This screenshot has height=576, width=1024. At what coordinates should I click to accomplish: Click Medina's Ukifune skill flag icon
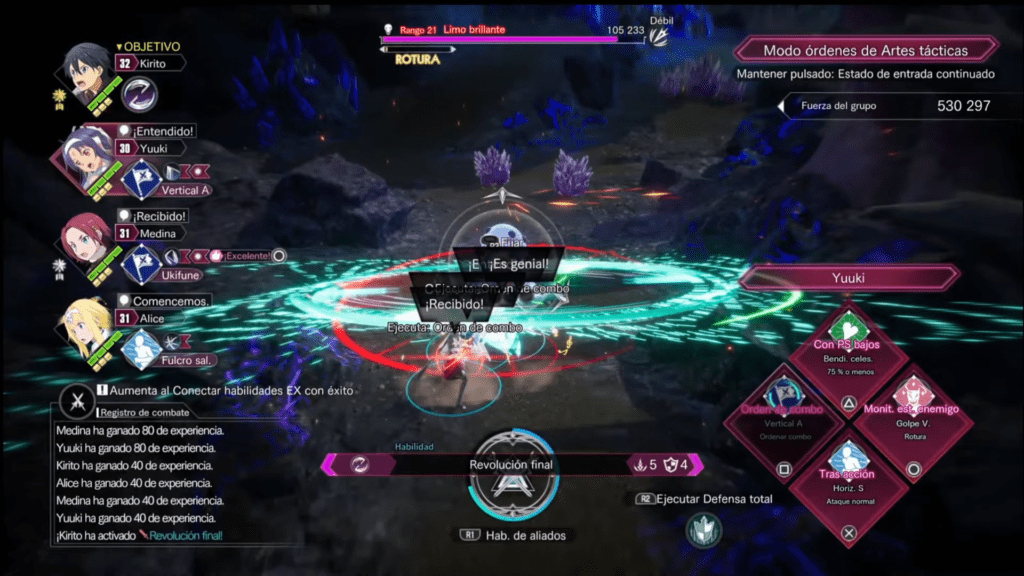(141, 264)
